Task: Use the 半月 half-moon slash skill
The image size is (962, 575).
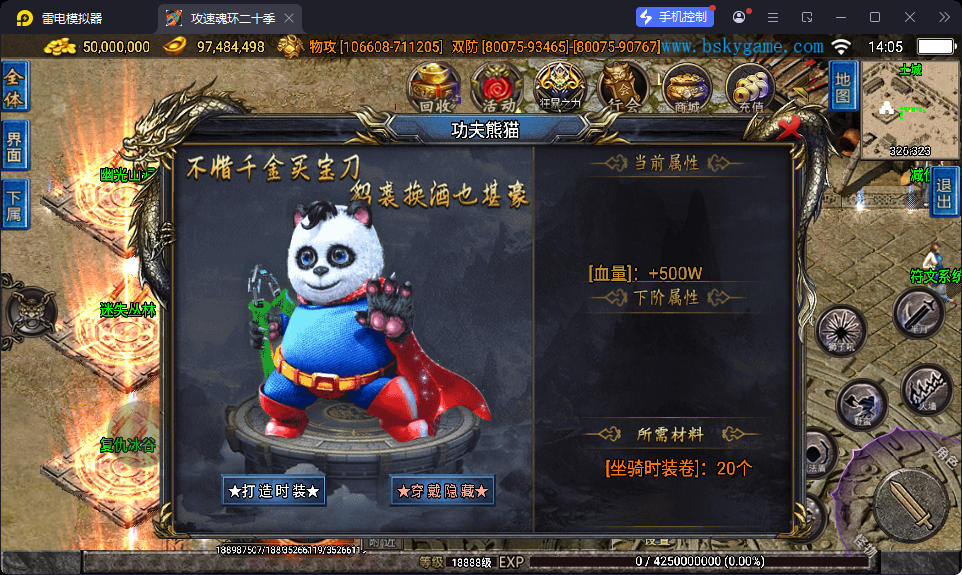Action: coord(918,313)
